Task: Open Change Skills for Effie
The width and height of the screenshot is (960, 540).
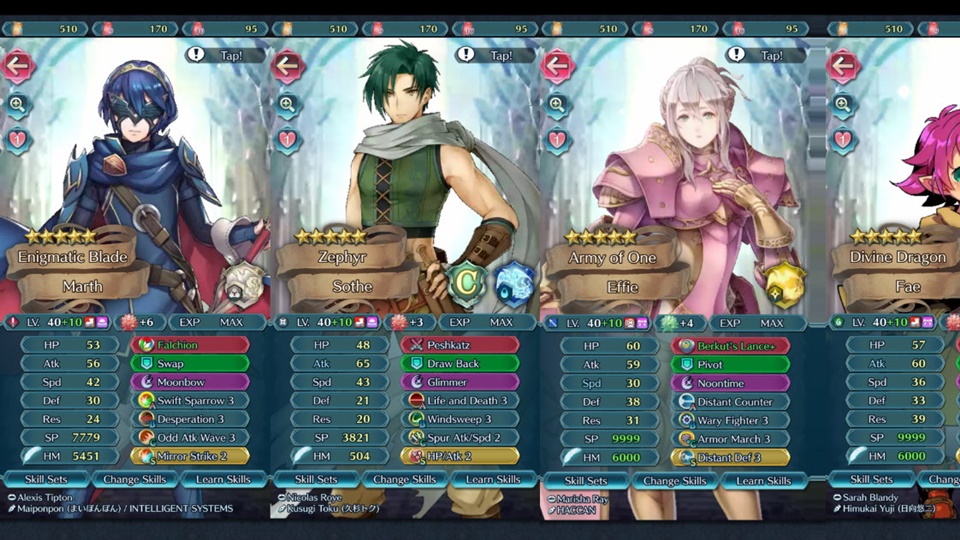Action: tap(675, 479)
